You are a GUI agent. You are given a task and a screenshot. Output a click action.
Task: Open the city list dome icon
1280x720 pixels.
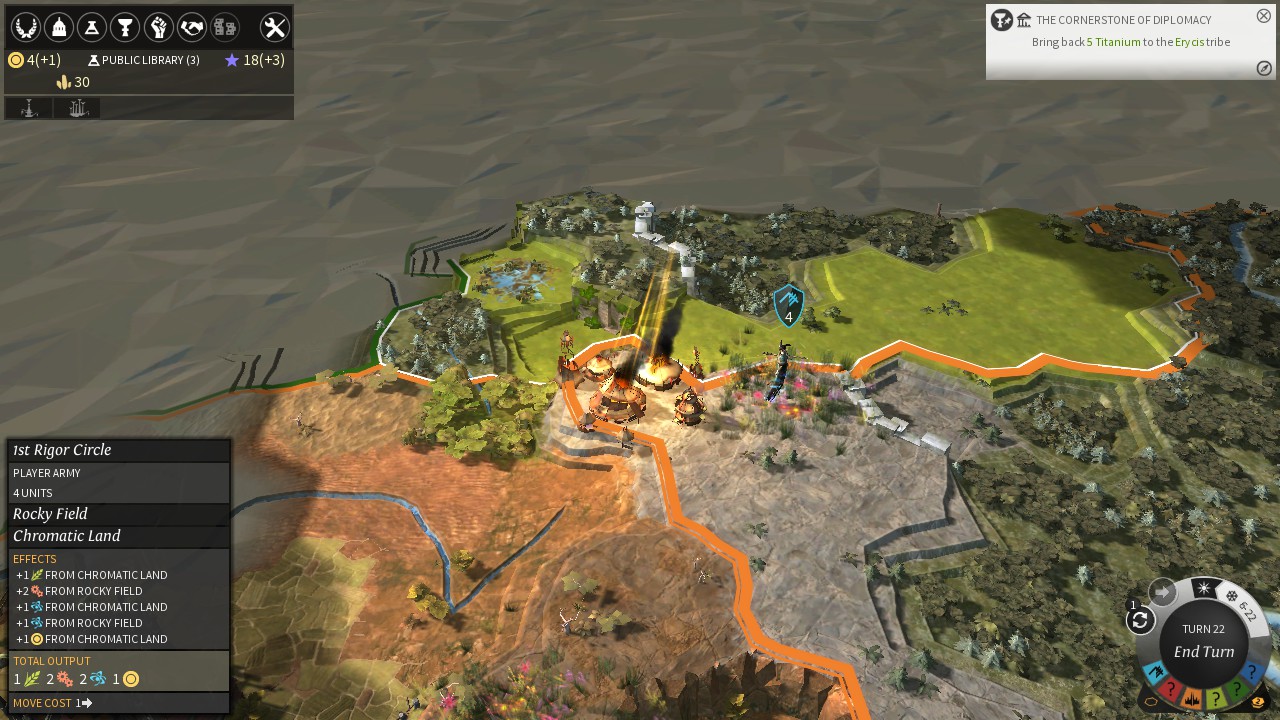pyautogui.click(x=59, y=27)
